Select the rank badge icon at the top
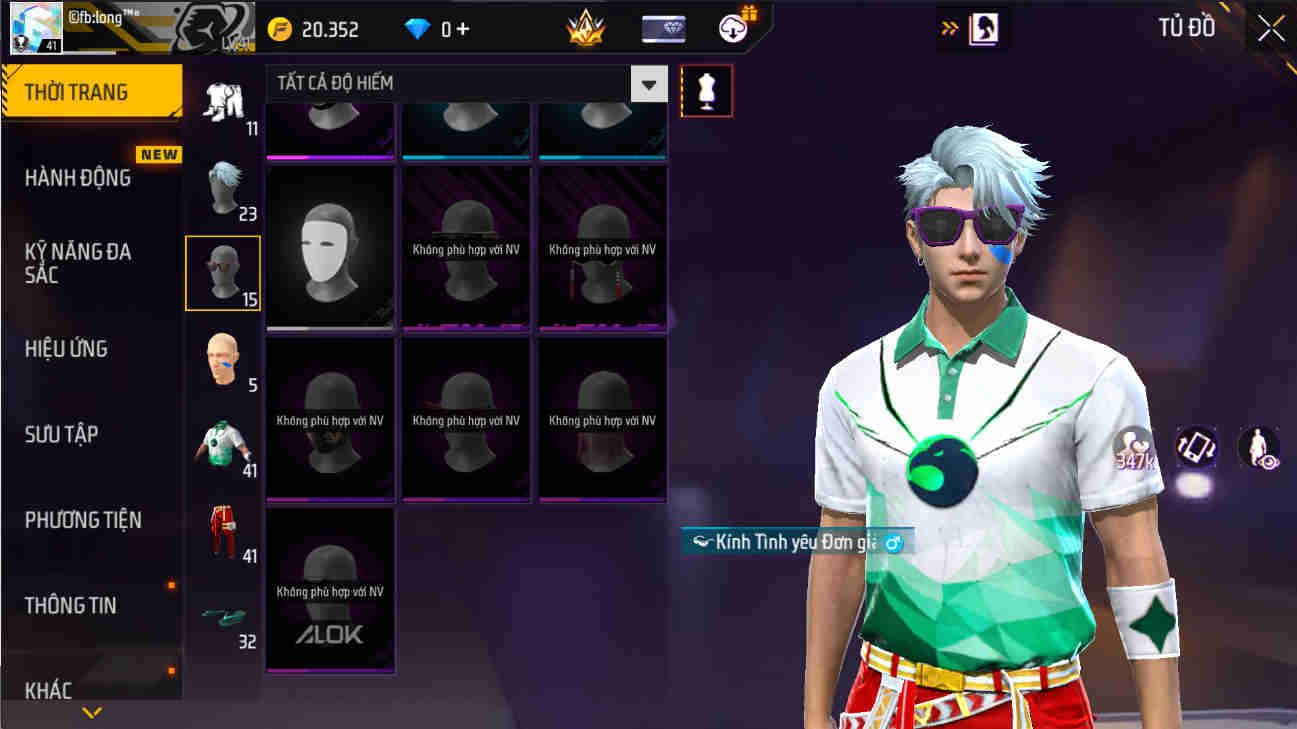The height and width of the screenshot is (729, 1297). click(585, 27)
